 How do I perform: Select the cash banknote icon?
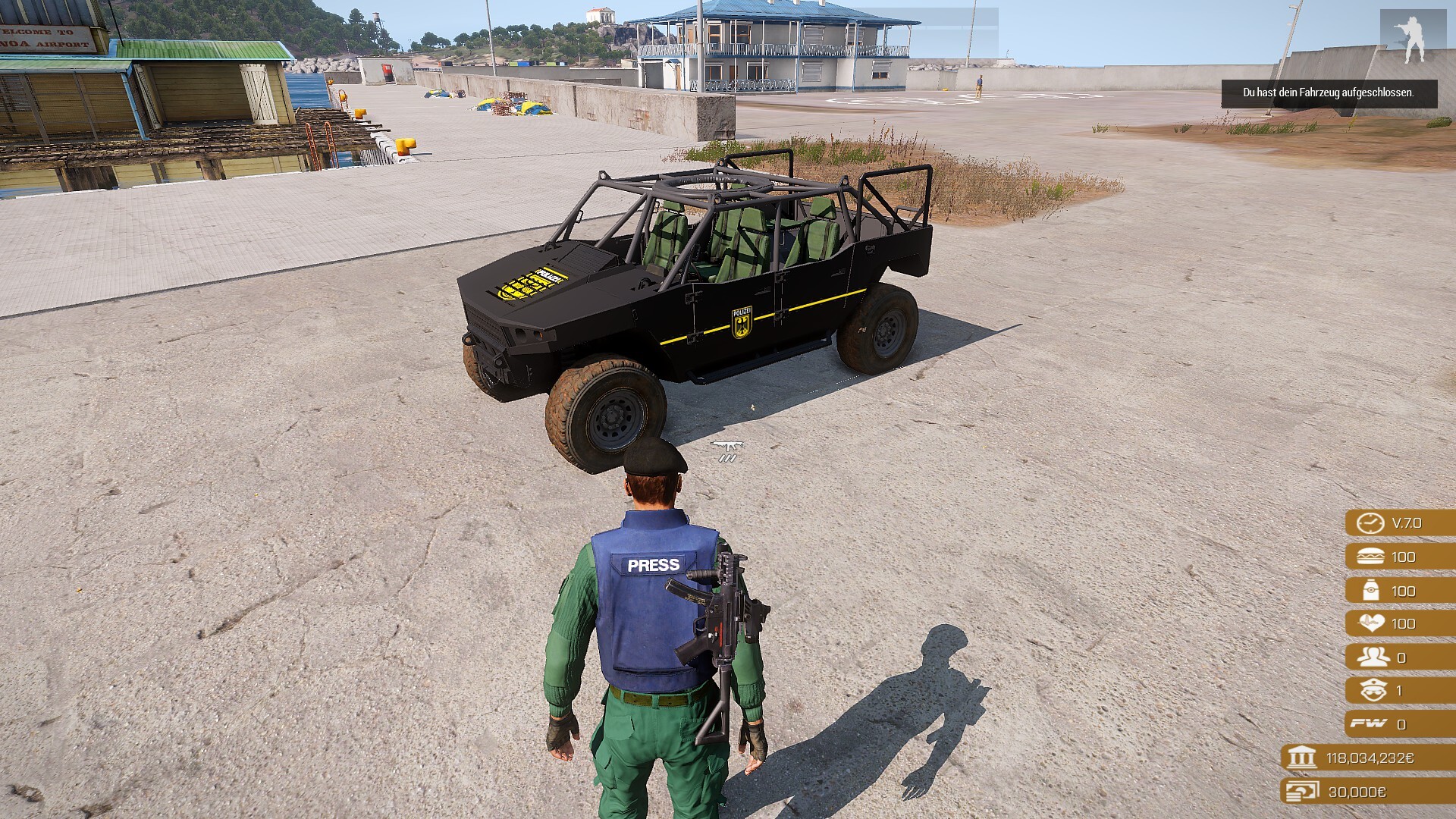1301,791
